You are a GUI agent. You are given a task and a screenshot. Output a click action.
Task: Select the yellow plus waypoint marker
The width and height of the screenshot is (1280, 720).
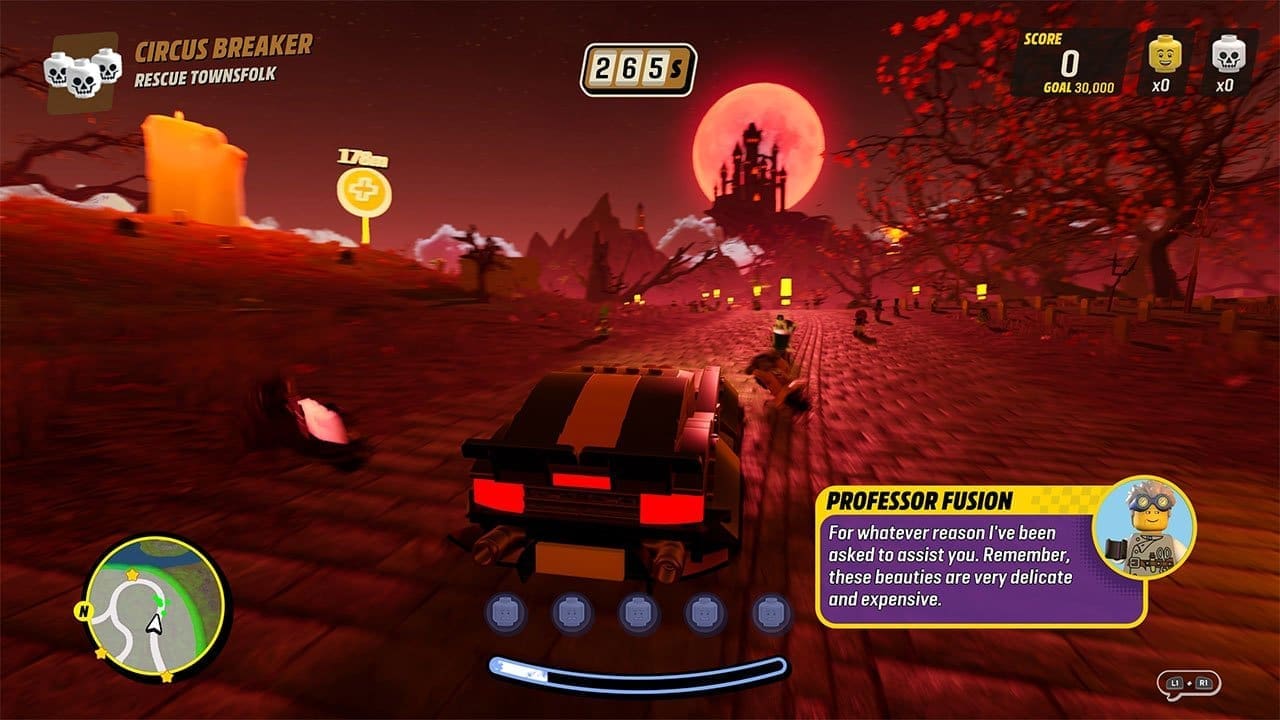pos(364,188)
